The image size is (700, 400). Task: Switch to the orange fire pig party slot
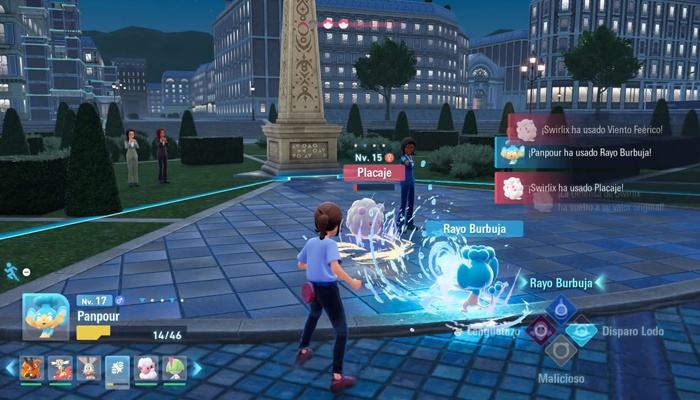(x=31, y=368)
